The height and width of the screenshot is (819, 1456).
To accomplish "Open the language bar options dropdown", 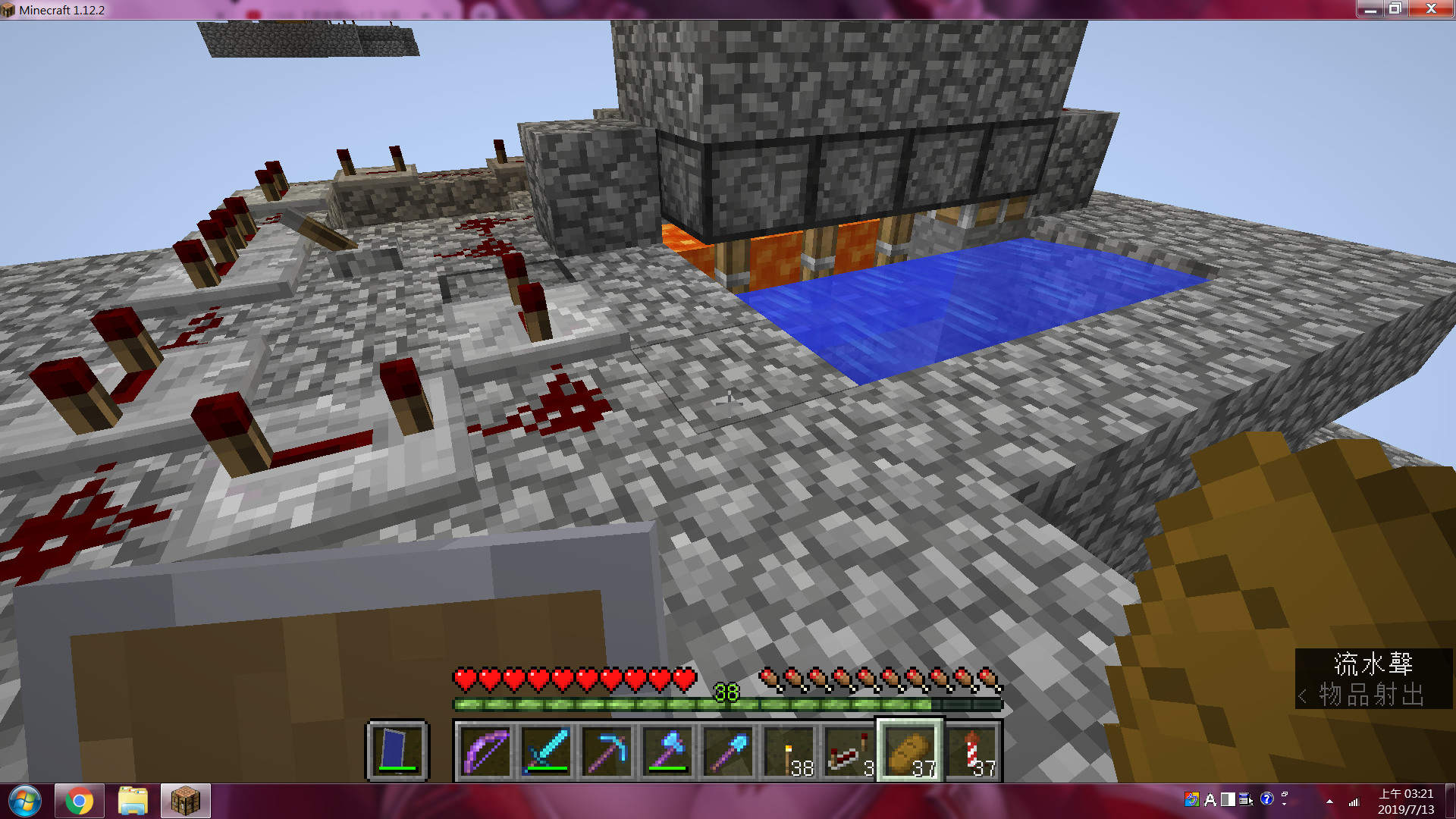I will point(1284,803).
